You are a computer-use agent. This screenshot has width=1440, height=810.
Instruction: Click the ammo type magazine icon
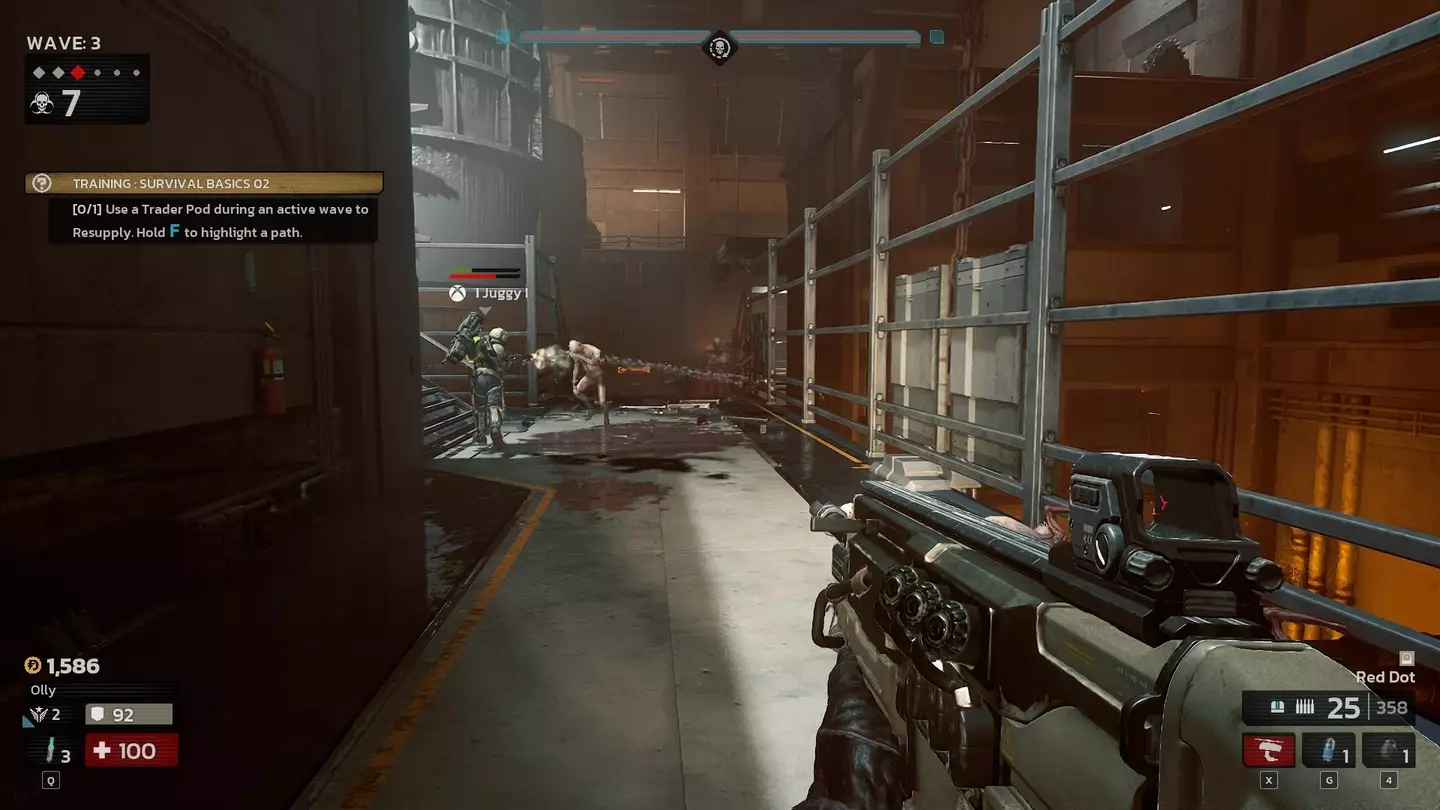point(1277,708)
